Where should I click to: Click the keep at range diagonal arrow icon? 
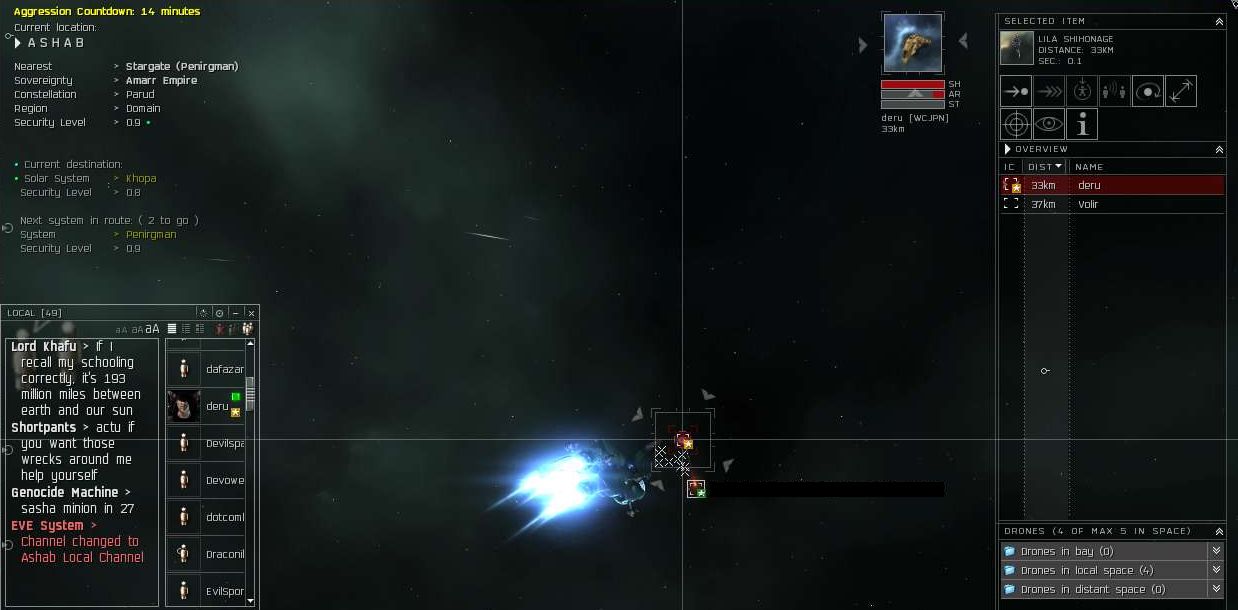[1181, 91]
